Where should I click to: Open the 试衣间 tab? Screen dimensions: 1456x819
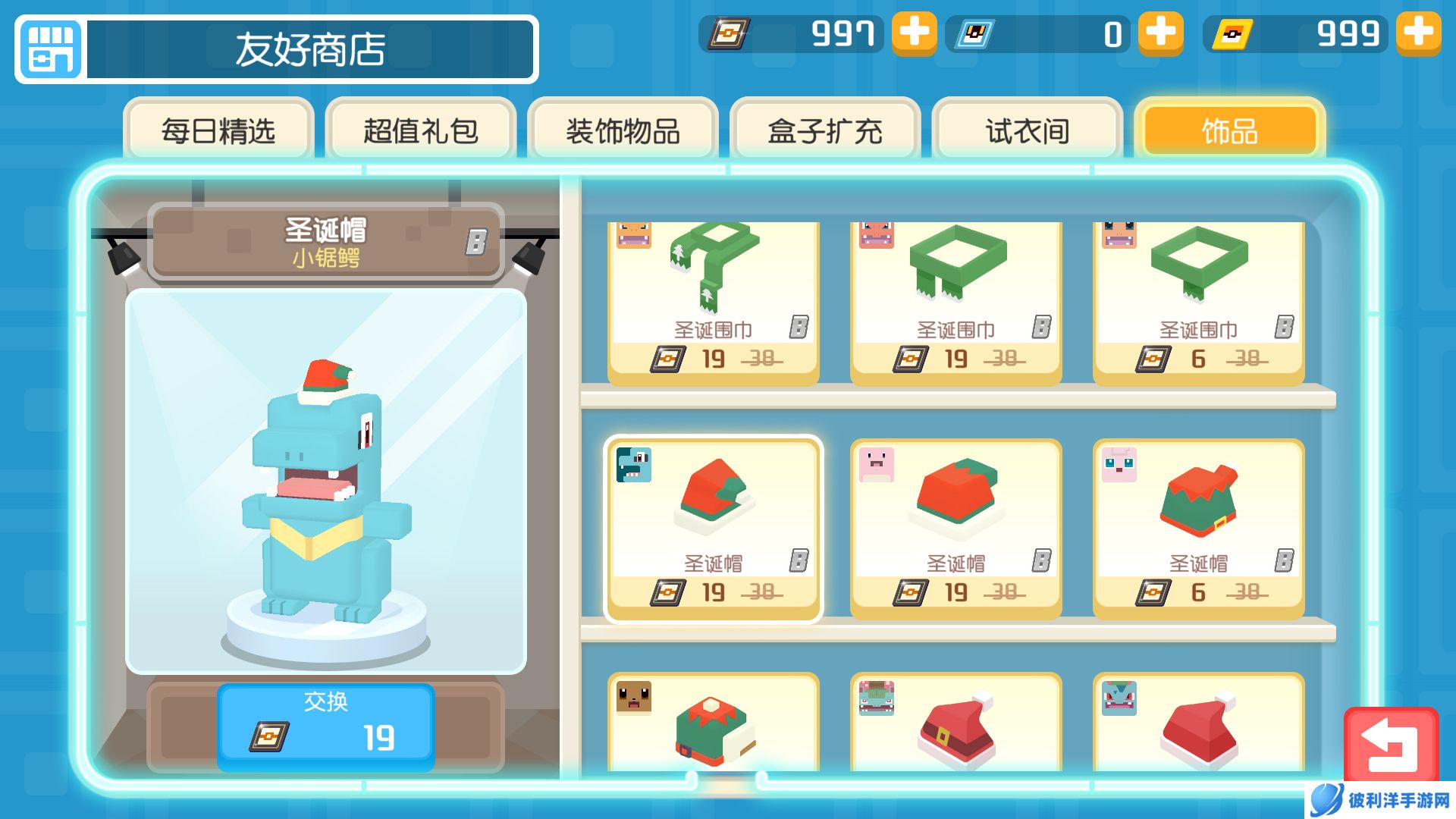1025,130
